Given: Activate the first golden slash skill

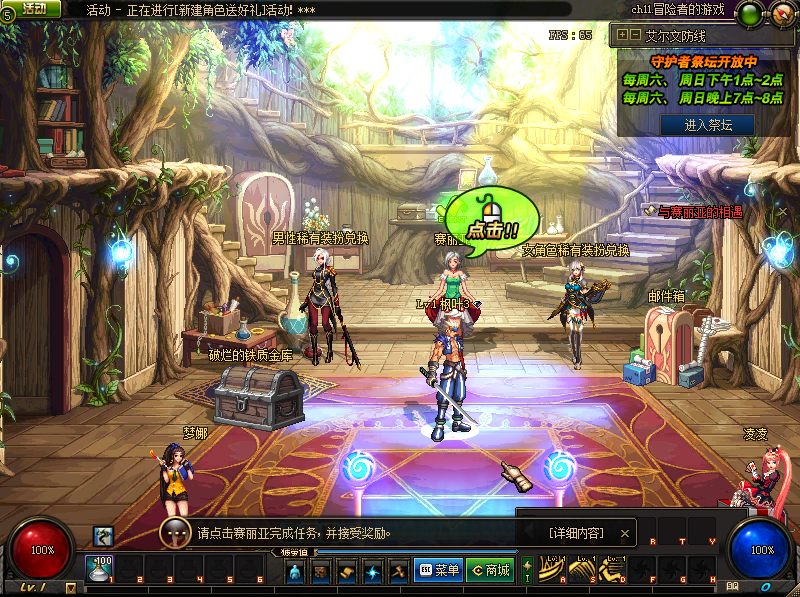Looking at the screenshot, I should (x=551, y=569).
